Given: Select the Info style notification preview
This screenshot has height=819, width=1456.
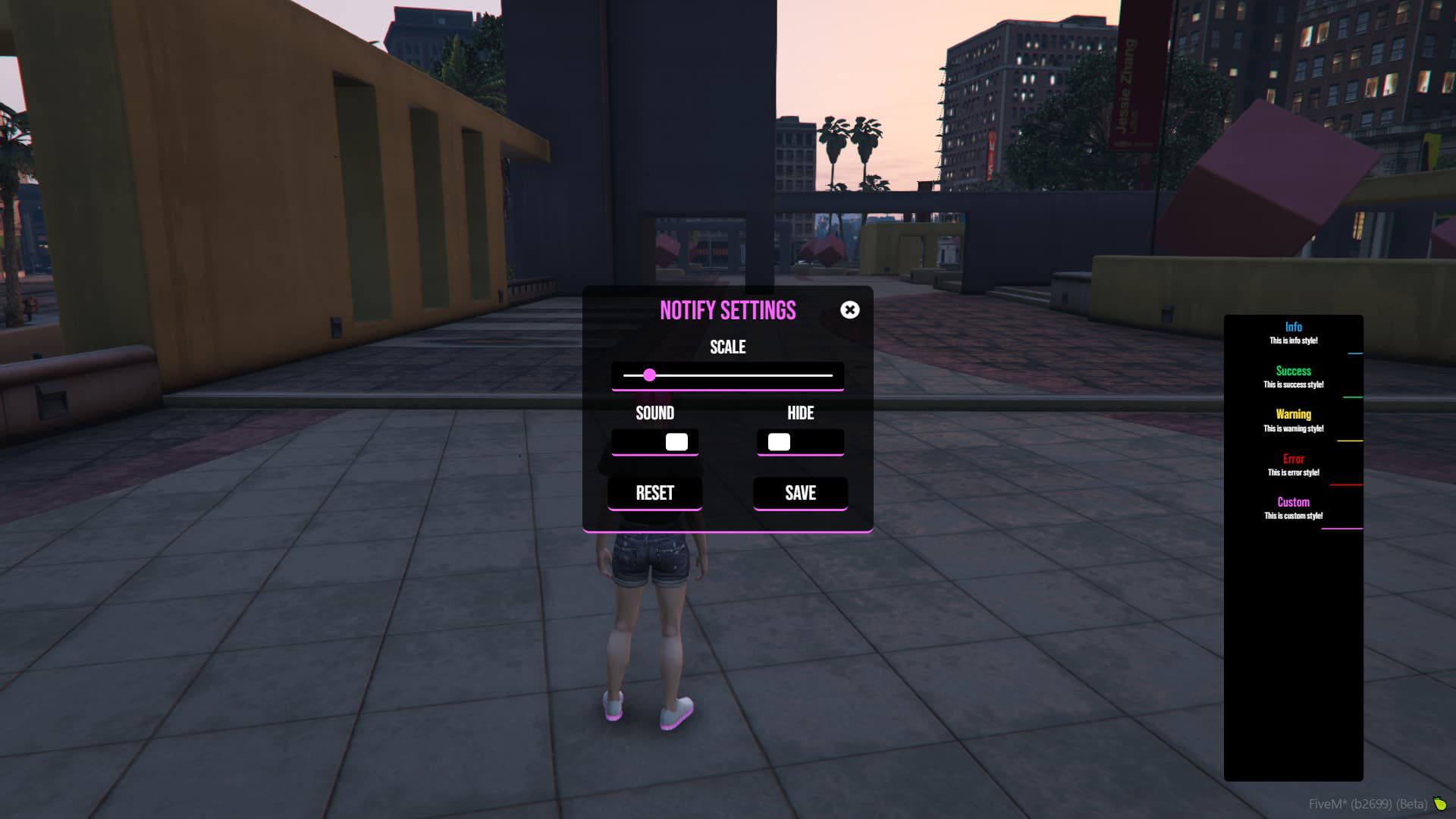Looking at the screenshot, I should point(1293,334).
